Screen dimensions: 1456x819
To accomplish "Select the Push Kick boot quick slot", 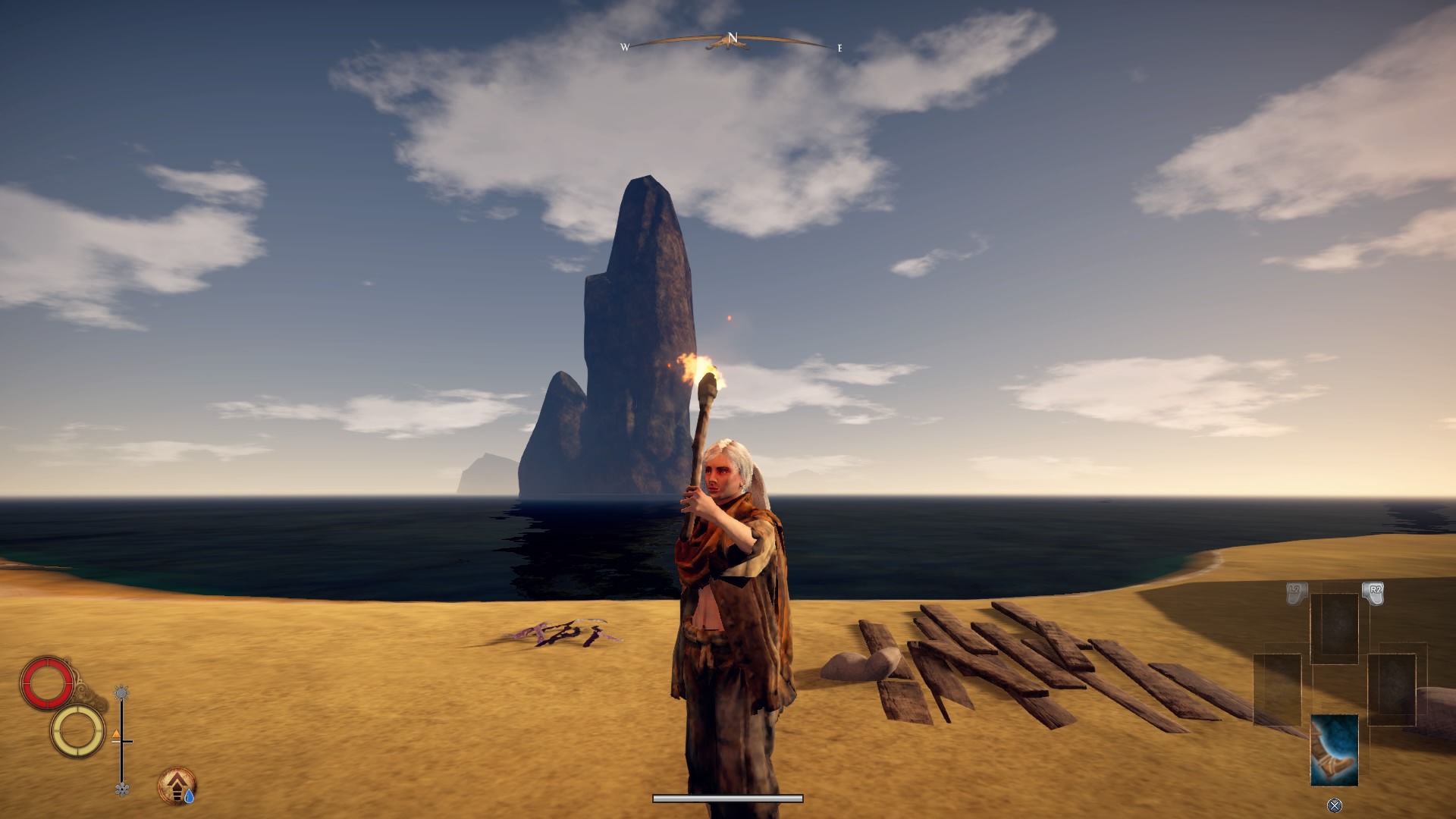I will [1334, 749].
